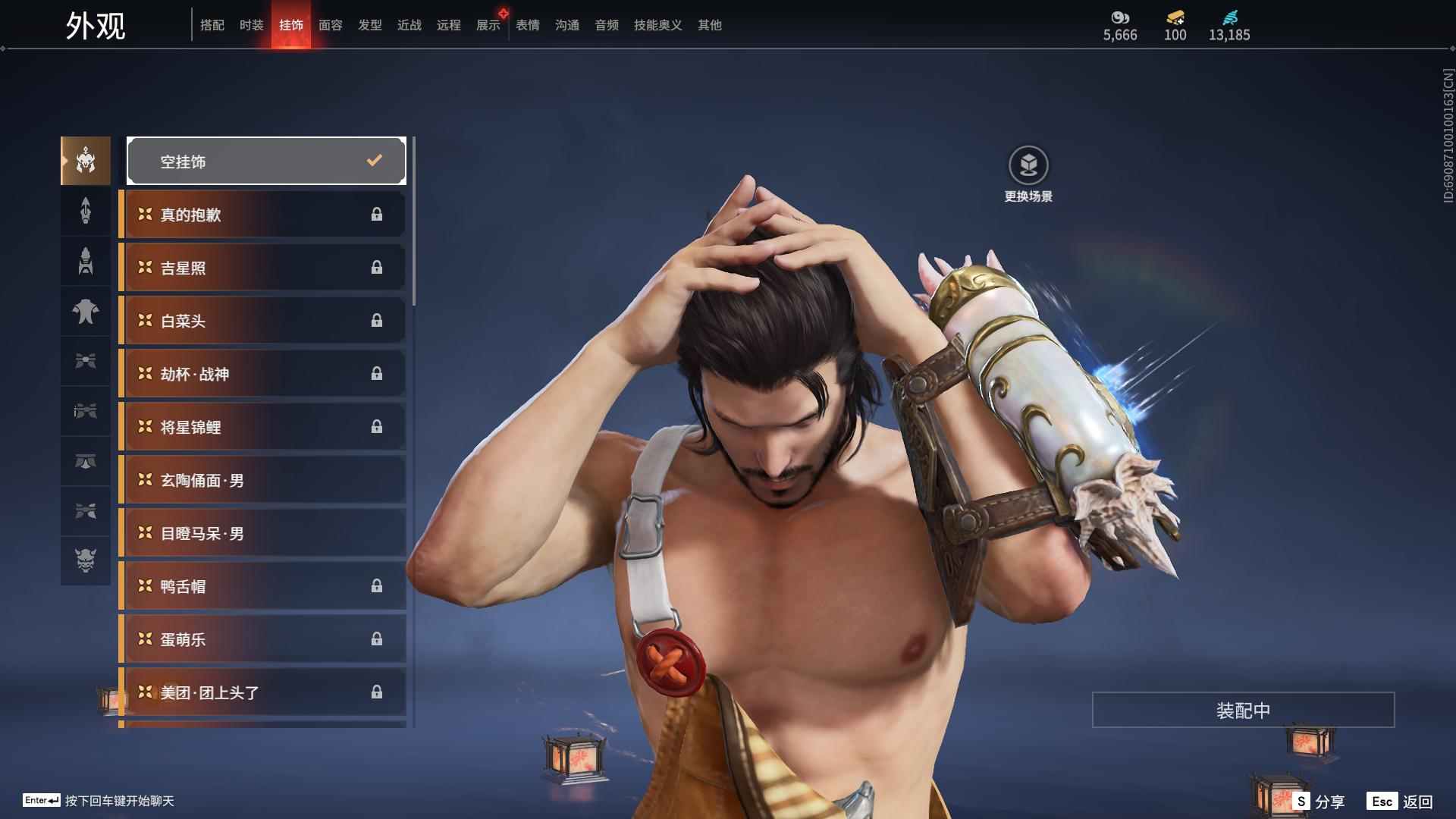Click the 更换场景 scene change icon
The height and width of the screenshot is (819, 1456).
click(1028, 165)
